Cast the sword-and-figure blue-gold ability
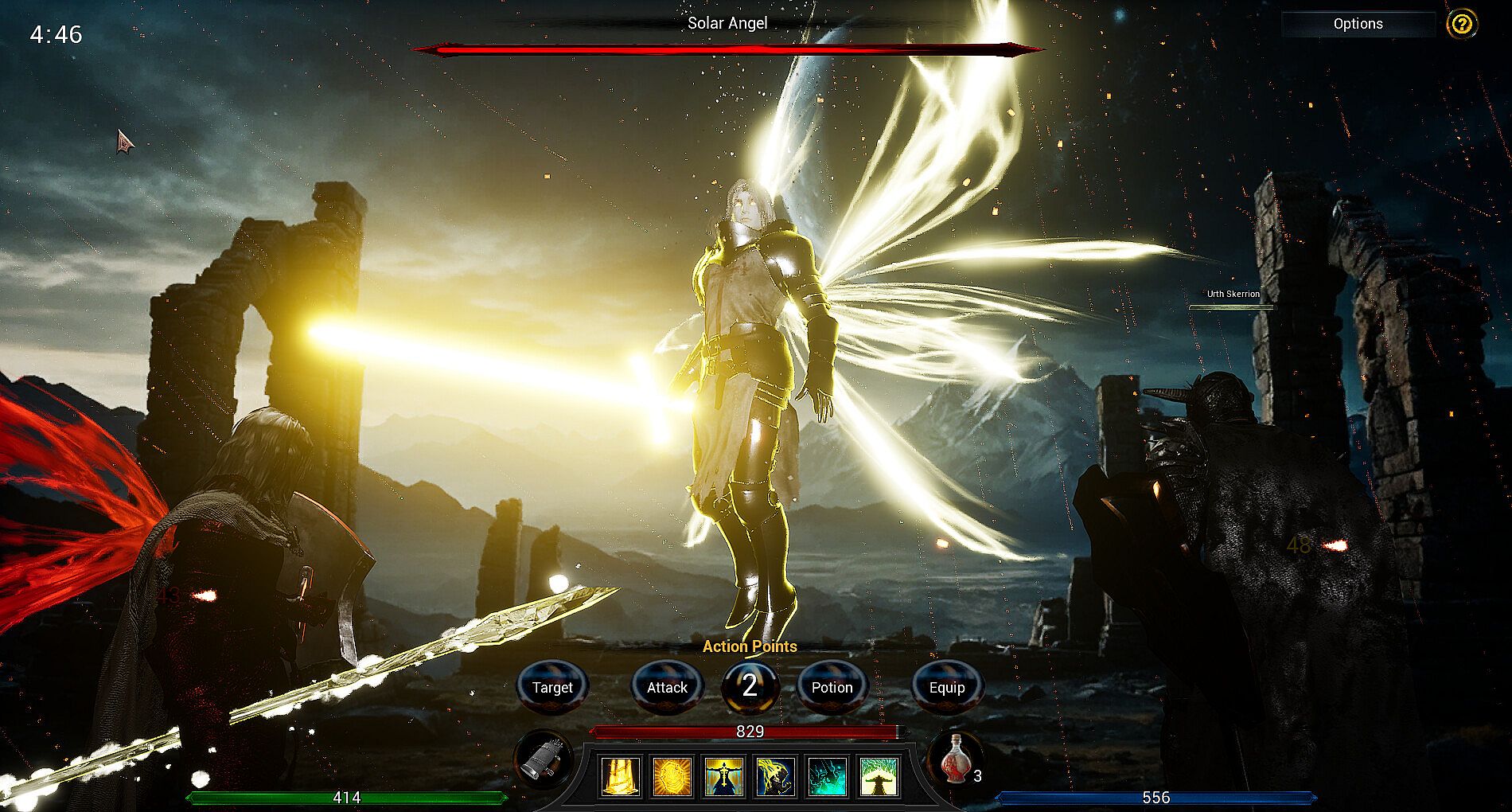 coord(724,776)
